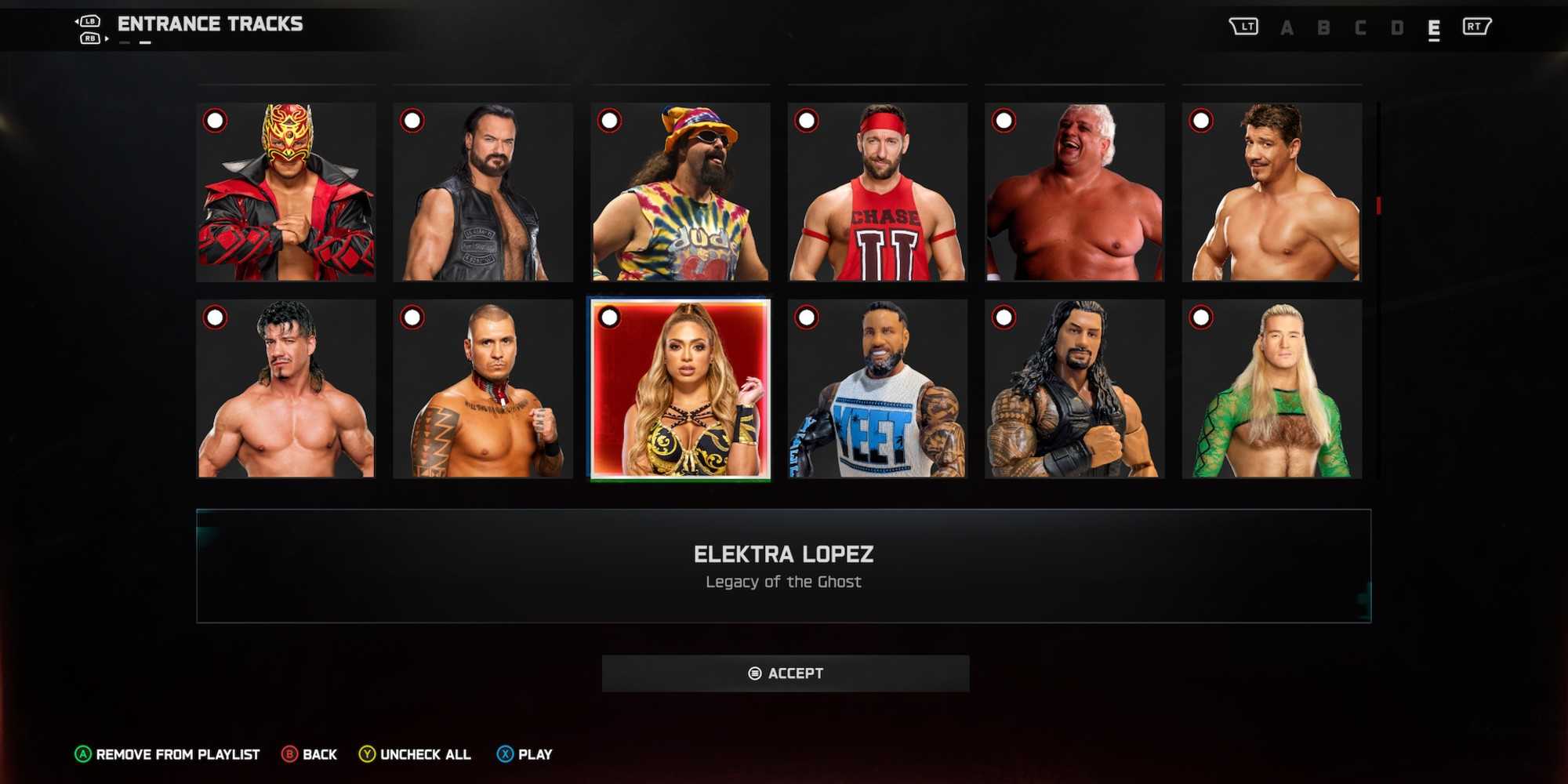The width and height of the screenshot is (1568, 784).
Task: Click the Uncheck All command label
Action: pyautogui.click(x=426, y=754)
